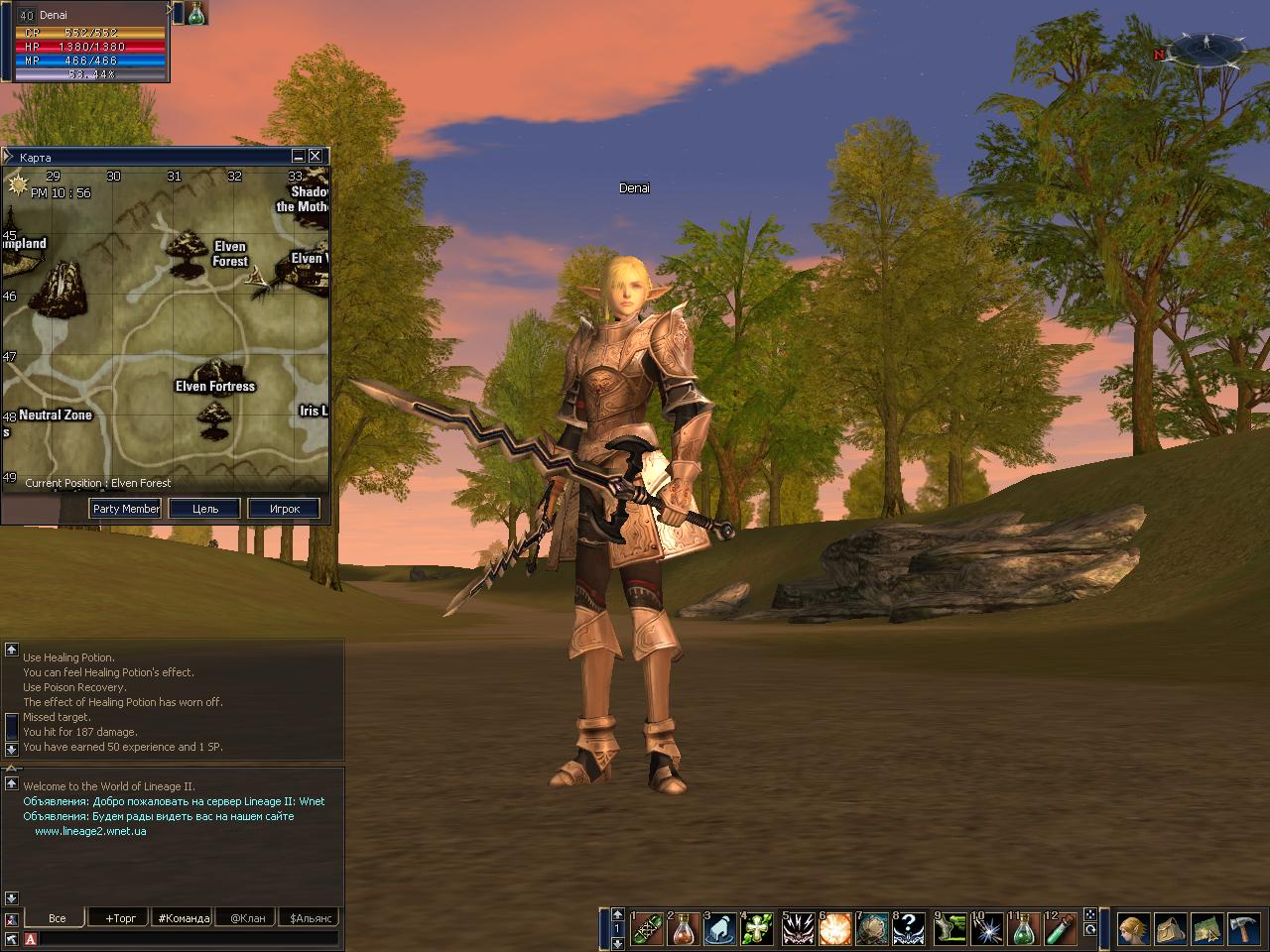Activate the question mark skill in slot 8
Image resolution: width=1270 pixels, height=952 pixels.
(909, 929)
